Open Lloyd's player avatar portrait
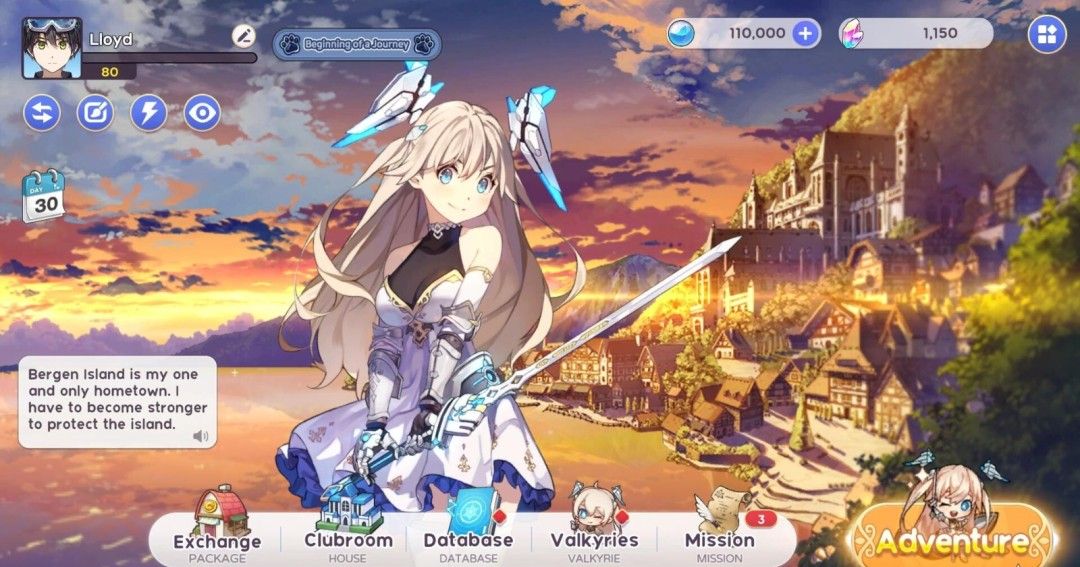The image size is (1080, 567). (52, 48)
